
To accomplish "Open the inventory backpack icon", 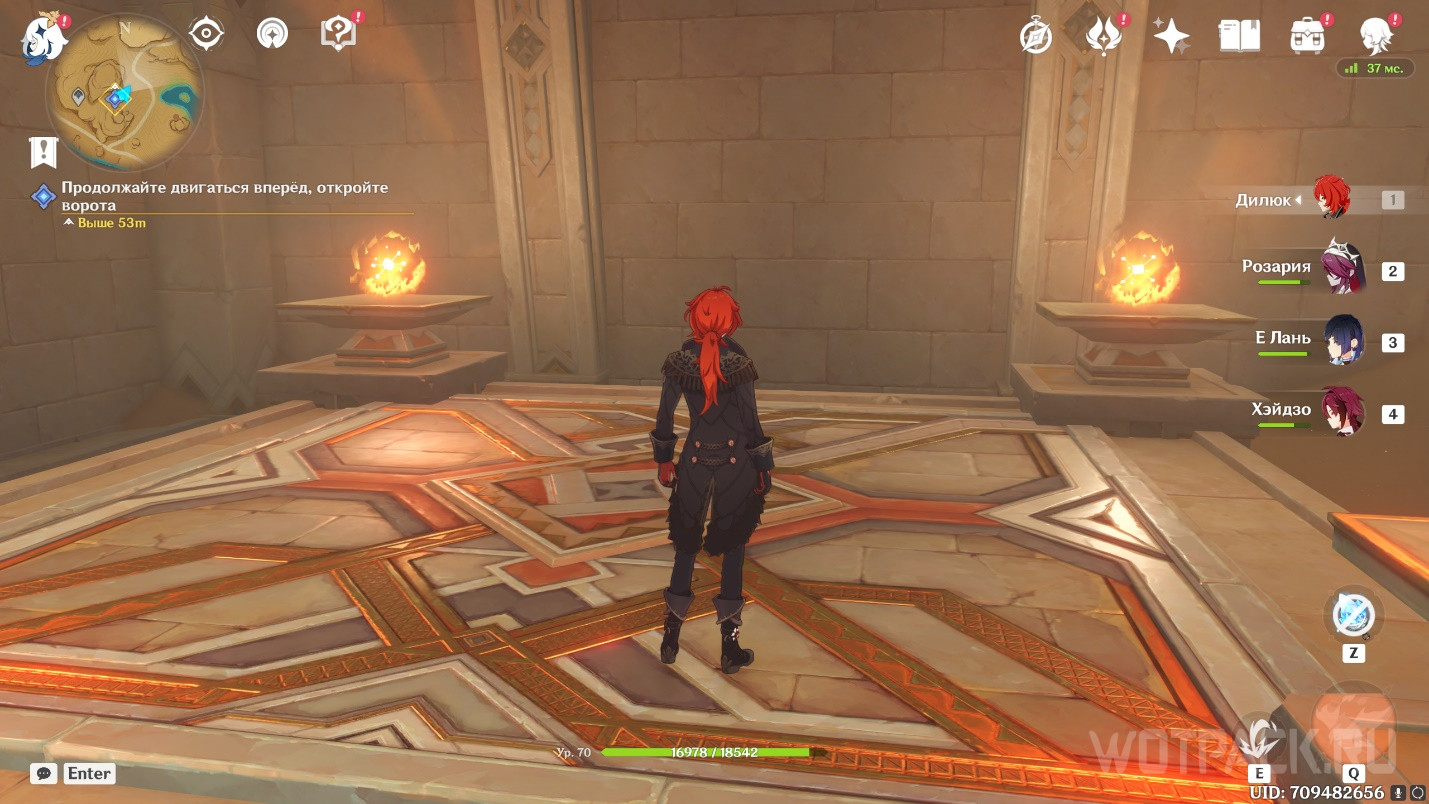I will (x=1307, y=36).
